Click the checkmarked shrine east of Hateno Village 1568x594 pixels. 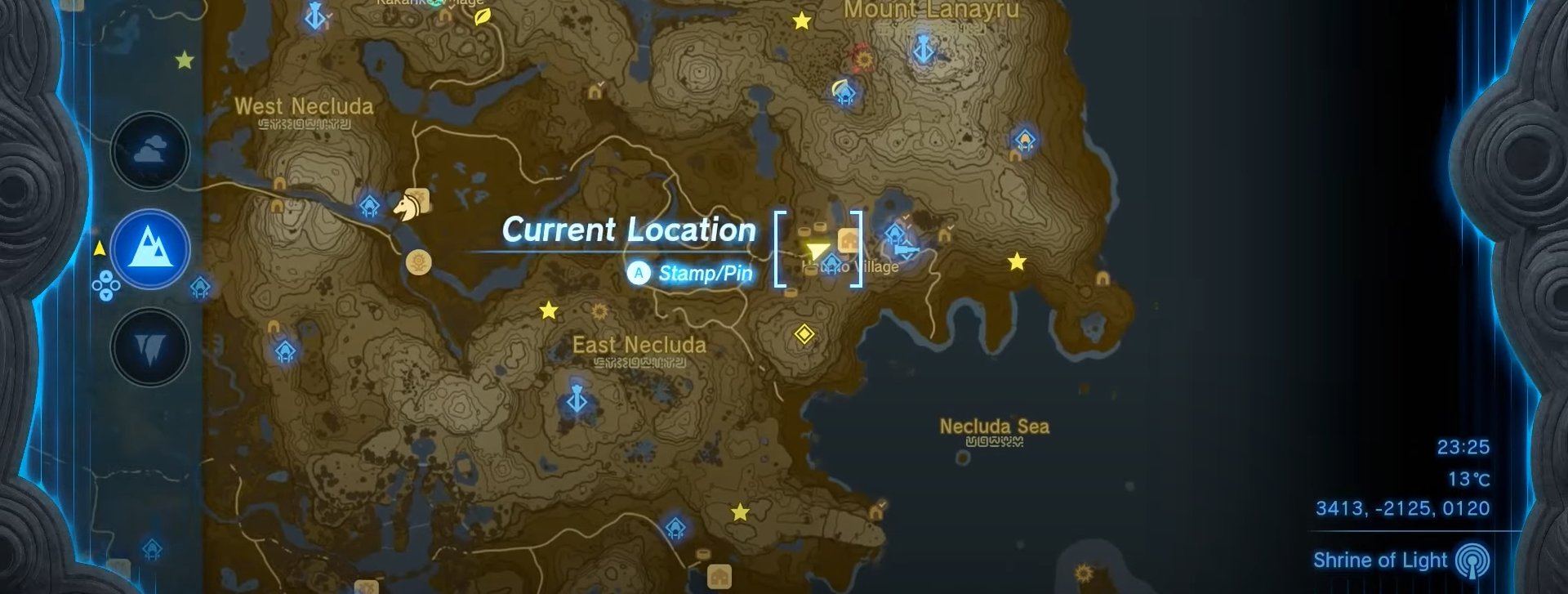coord(896,234)
